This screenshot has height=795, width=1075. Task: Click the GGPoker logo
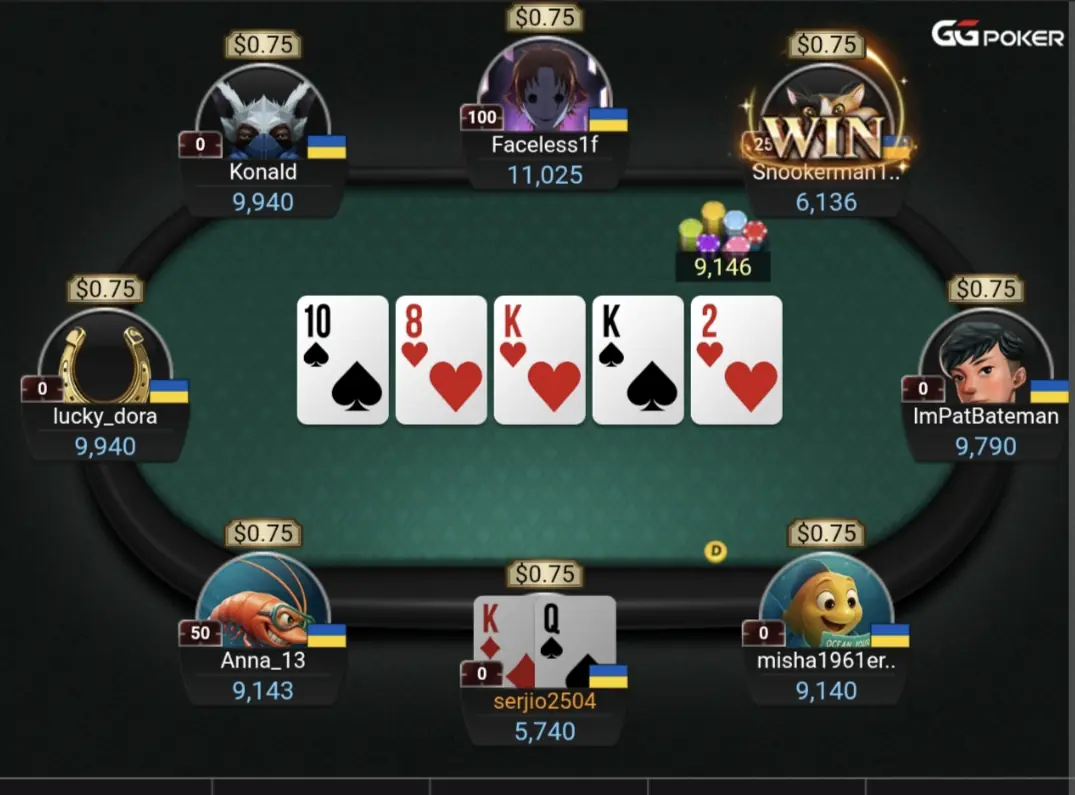click(997, 36)
